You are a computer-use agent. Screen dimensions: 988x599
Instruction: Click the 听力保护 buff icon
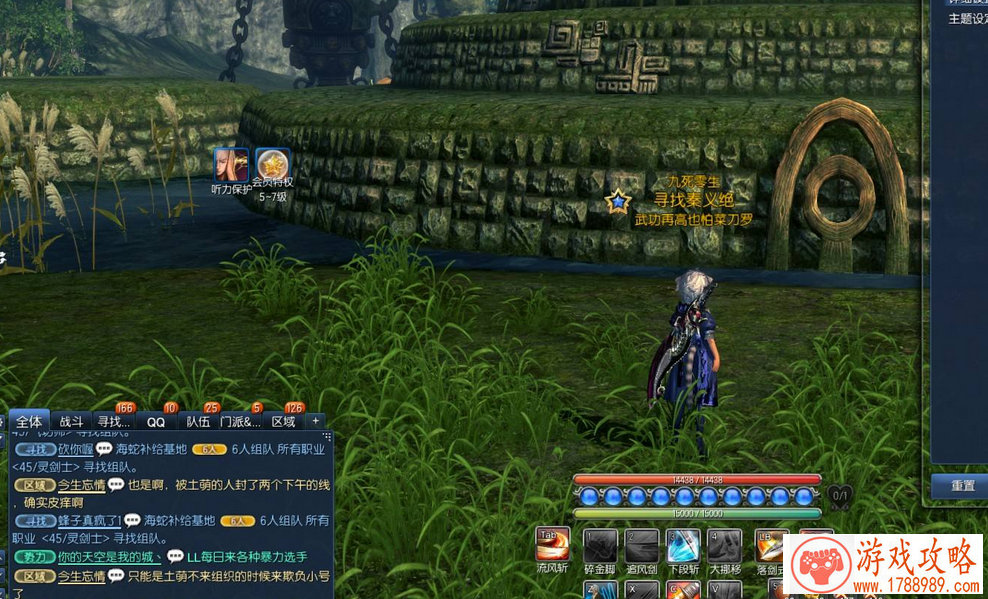coord(231,165)
